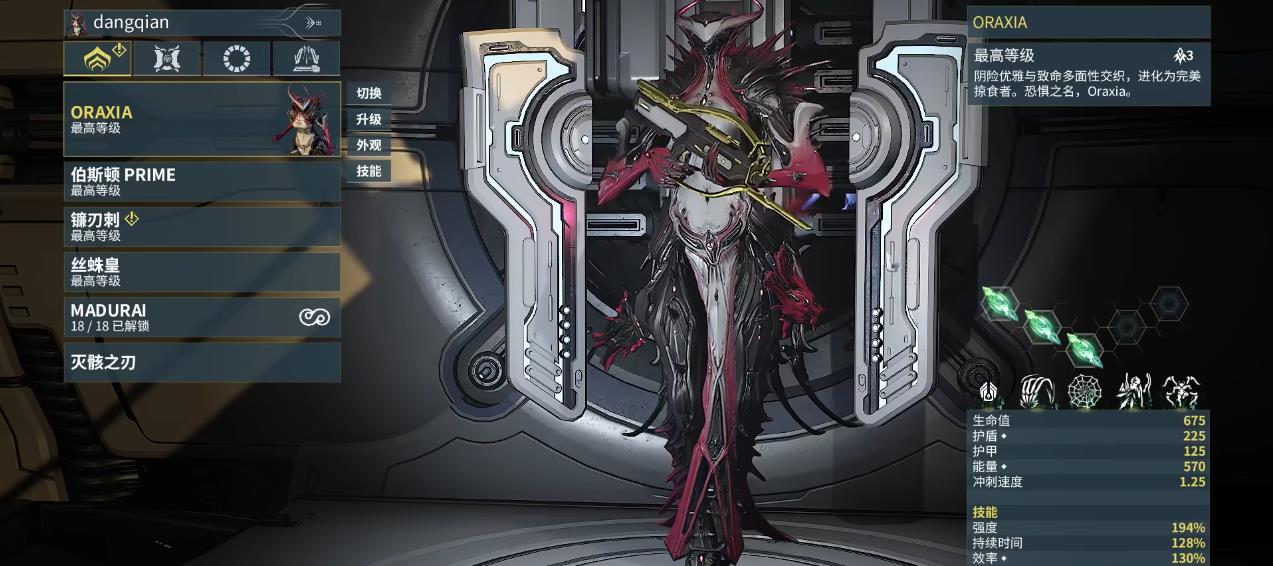Choose the 镰刃刺 weapon row
The height and width of the screenshot is (566, 1273).
[200, 226]
